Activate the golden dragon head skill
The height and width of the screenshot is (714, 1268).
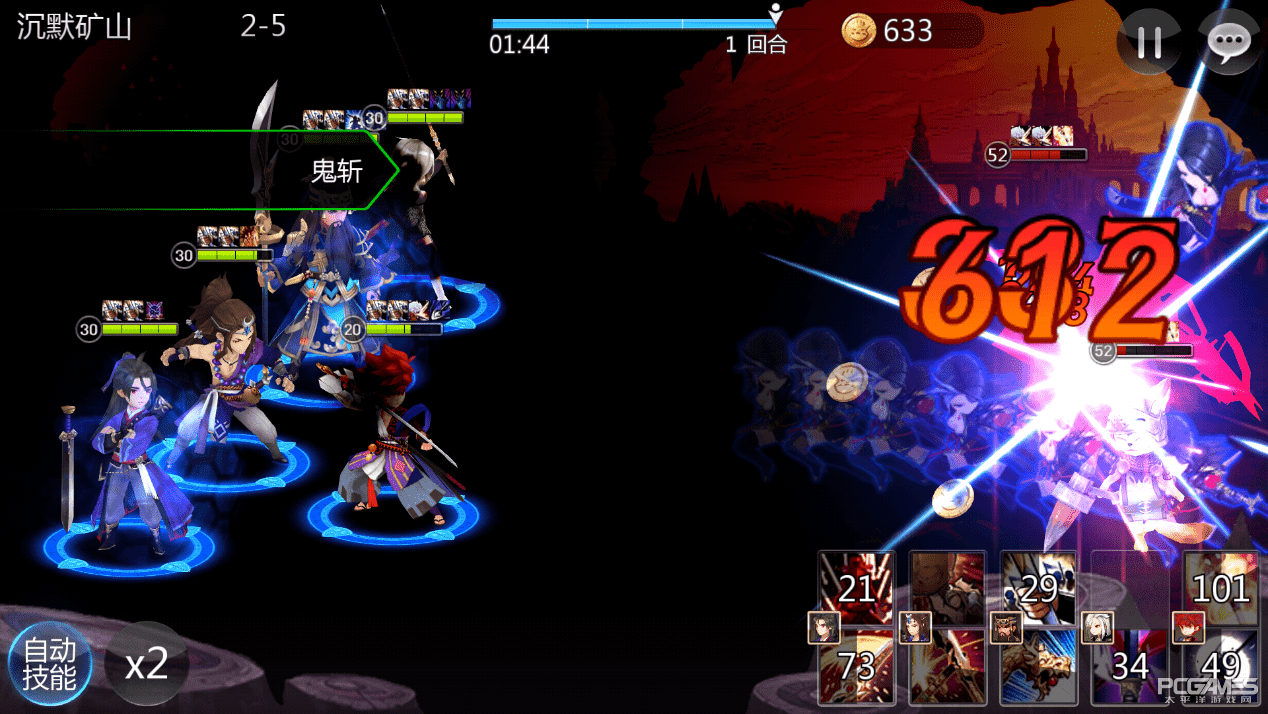coord(1039,667)
